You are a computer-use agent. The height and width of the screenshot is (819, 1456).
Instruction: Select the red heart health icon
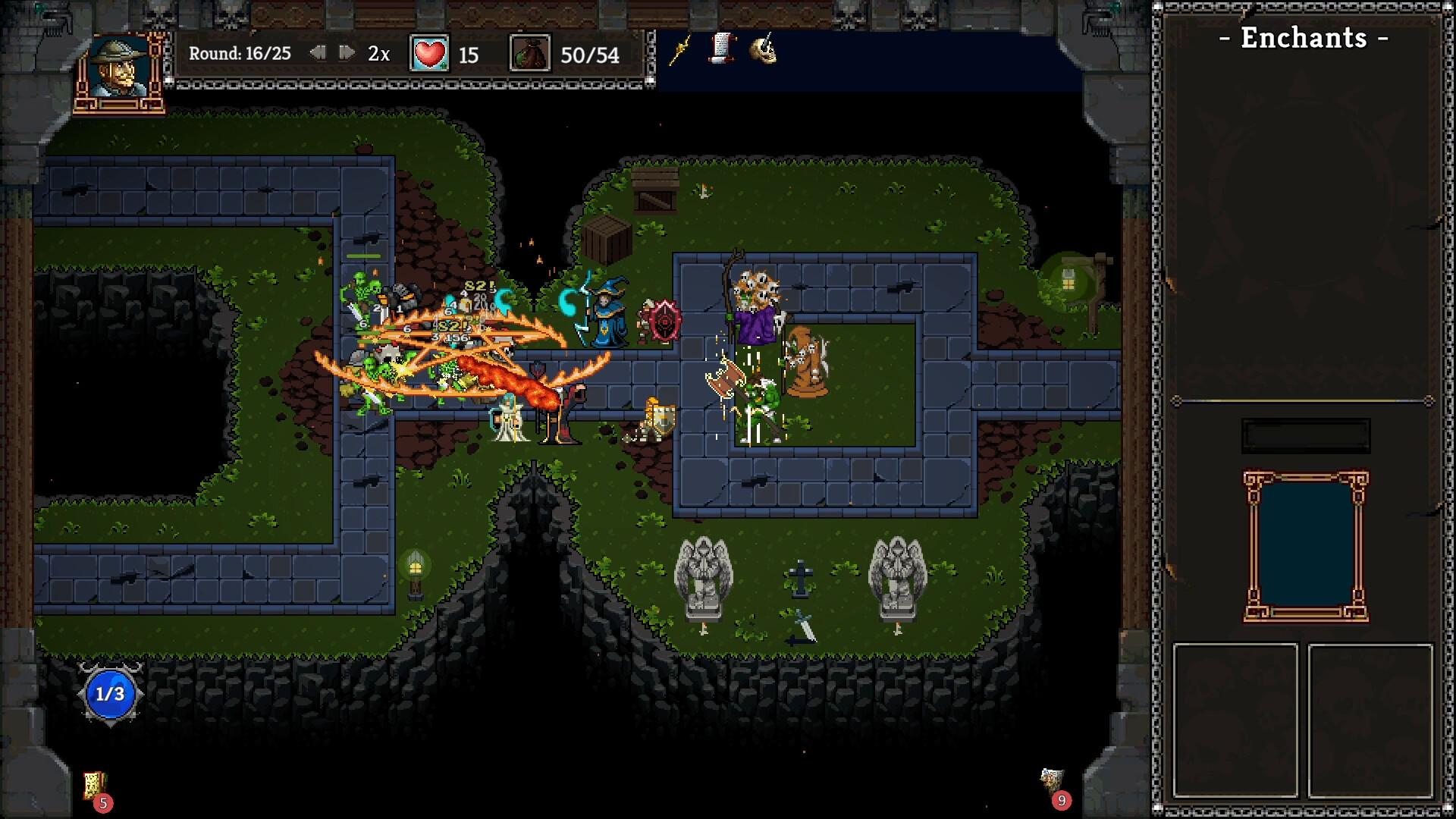(x=429, y=54)
